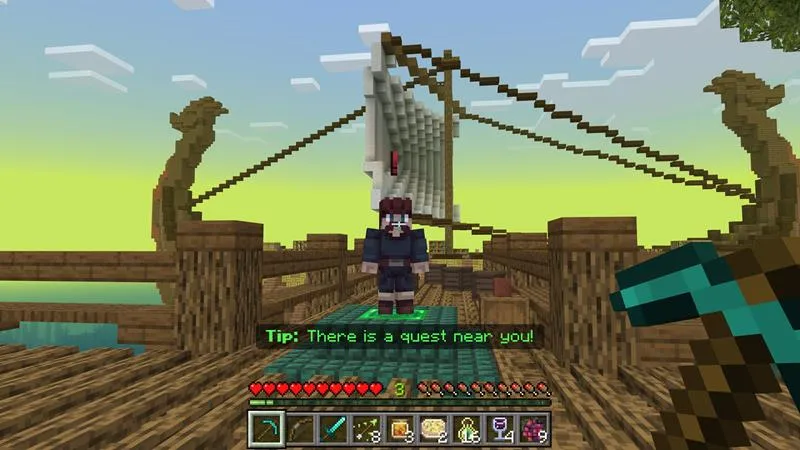The height and width of the screenshot is (450, 800).
Task: Choose the diamond sword slot
Action: [x=332, y=429]
